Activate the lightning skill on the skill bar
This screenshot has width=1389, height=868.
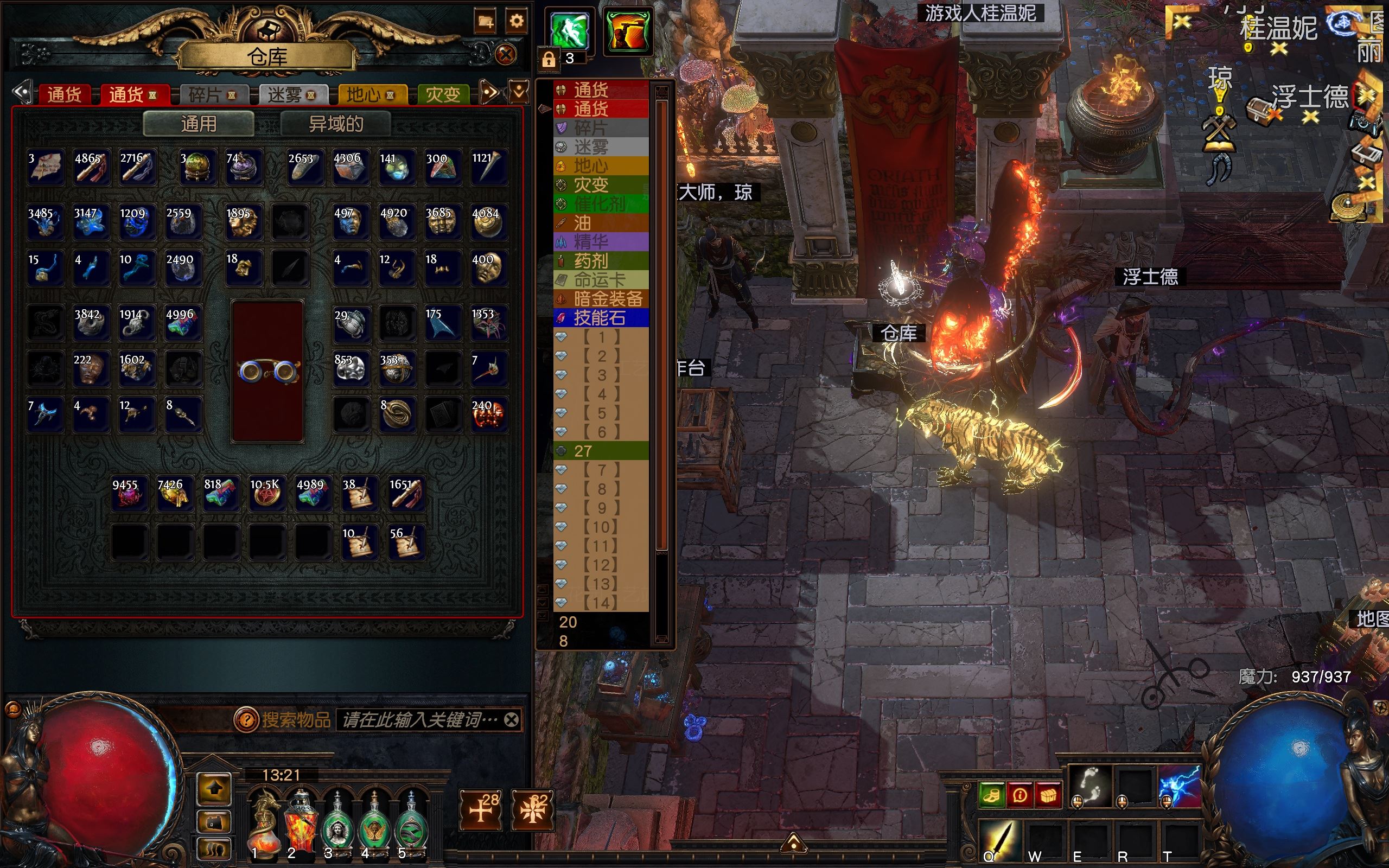(x=1180, y=785)
